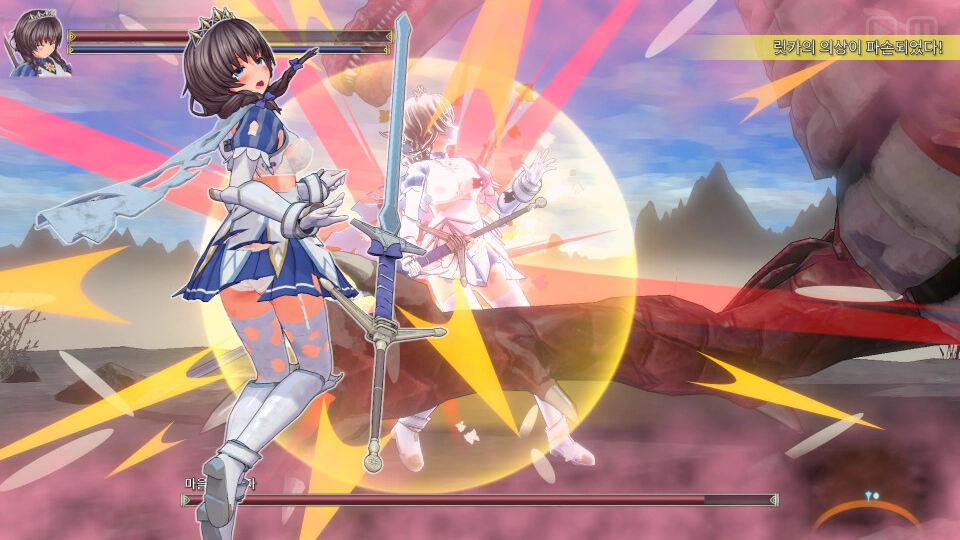Click the princess character portrait
Screen dimensions: 960x540
(37, 44)
